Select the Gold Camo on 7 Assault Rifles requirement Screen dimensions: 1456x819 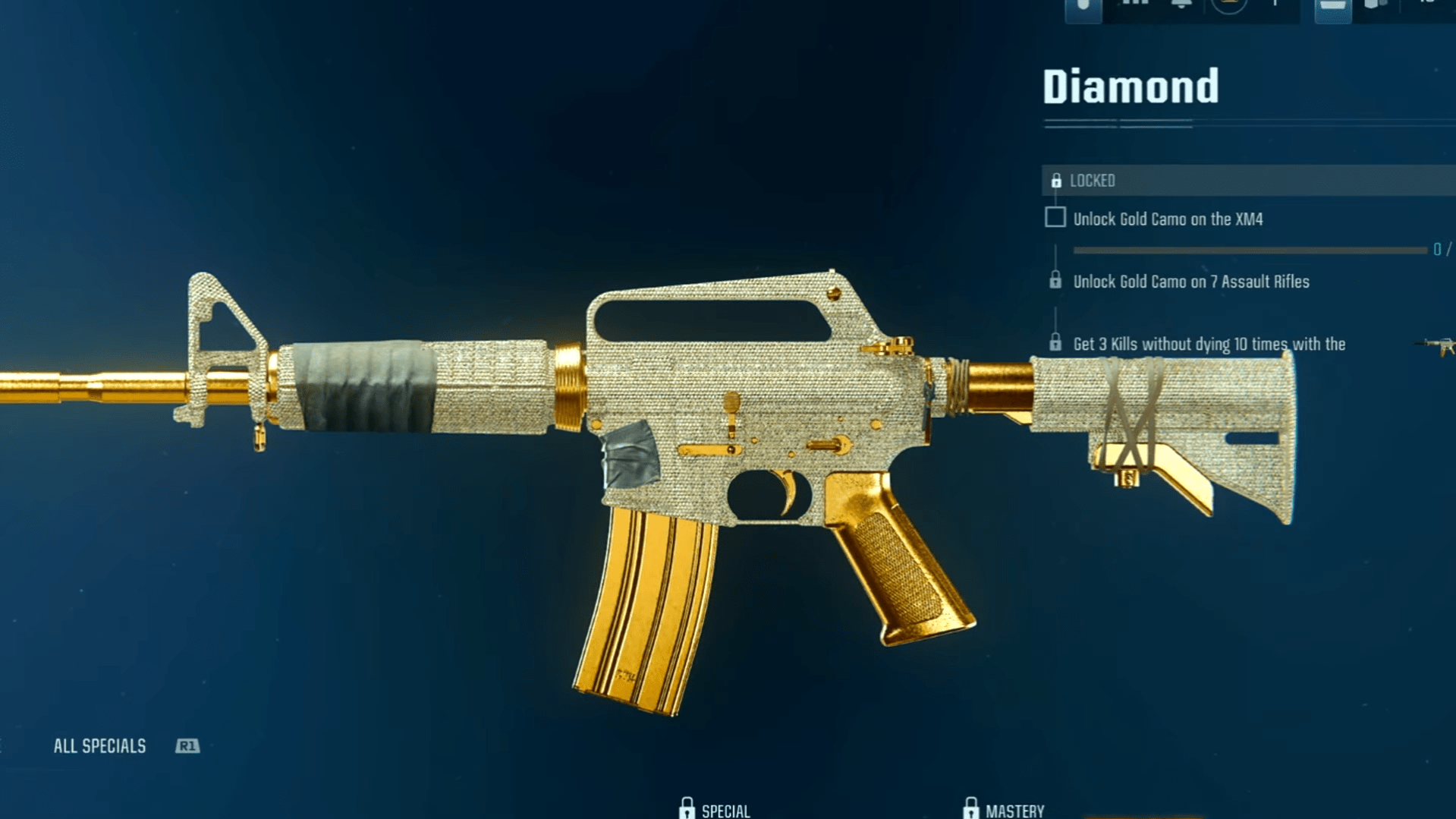tap(1190, 282)
